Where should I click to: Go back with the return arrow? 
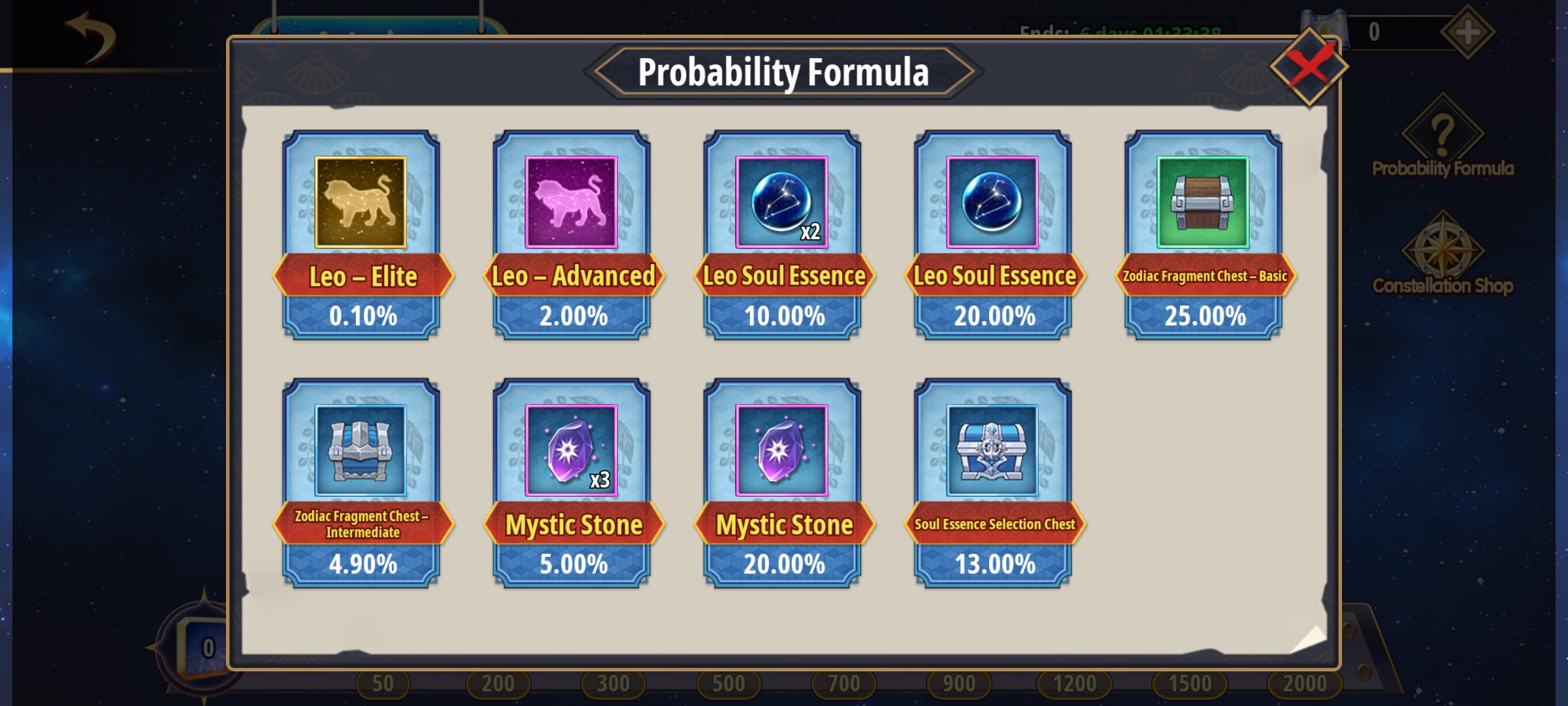pyautogui.click(x=91, y=37)
